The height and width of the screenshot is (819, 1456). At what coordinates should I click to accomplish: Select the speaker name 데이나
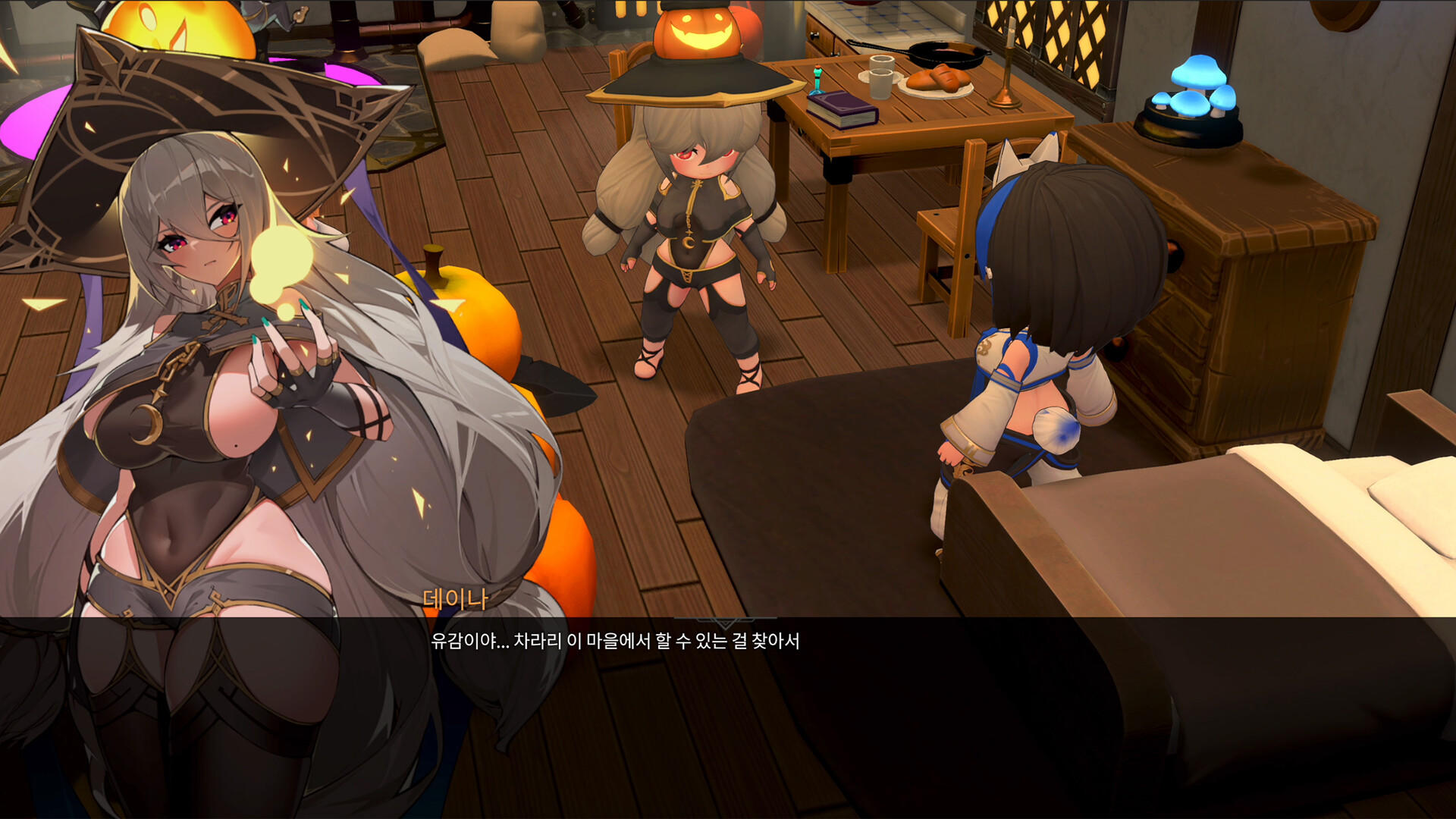(x=455, y=599)
